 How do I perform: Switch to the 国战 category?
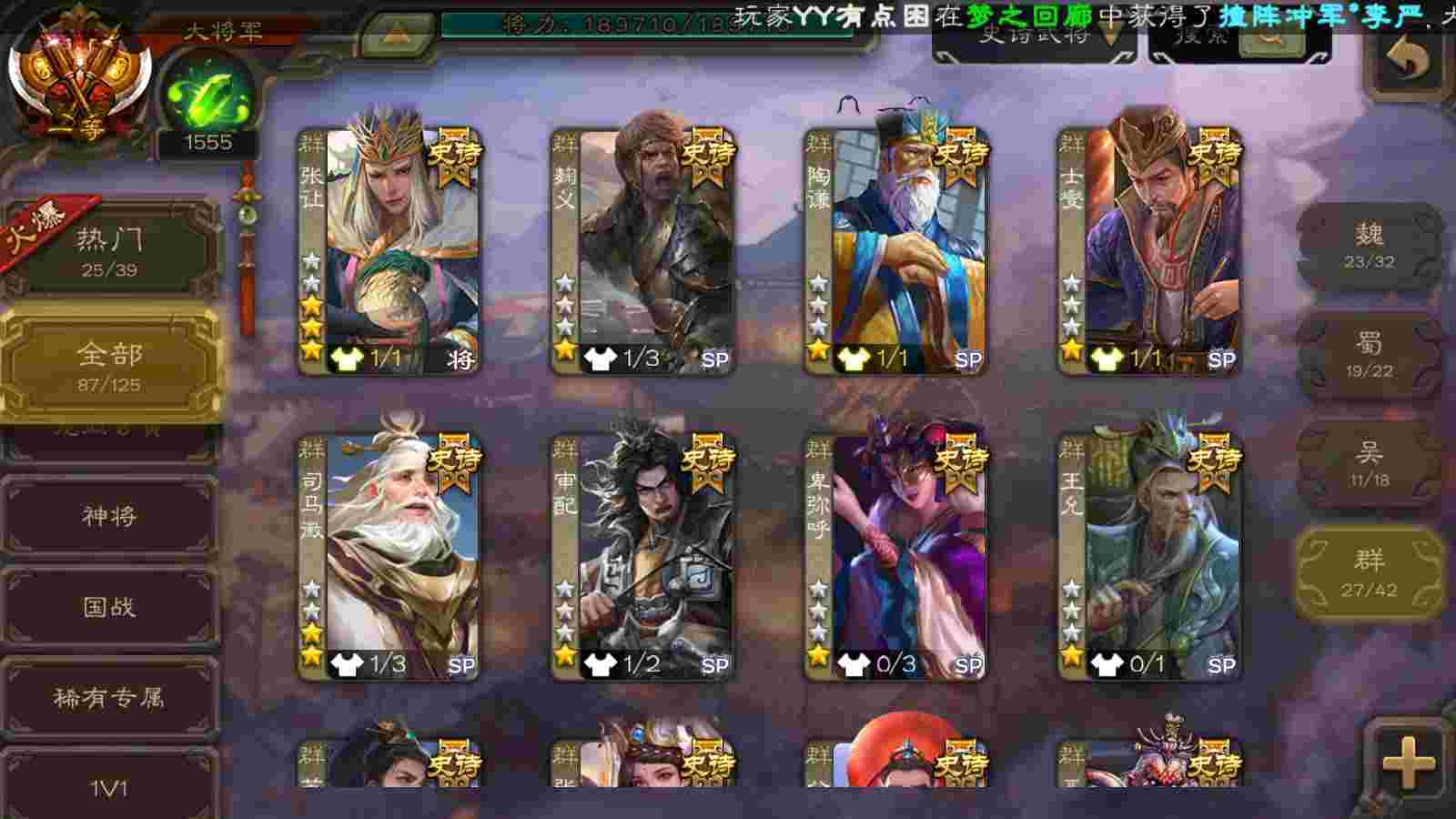(109, 606)
